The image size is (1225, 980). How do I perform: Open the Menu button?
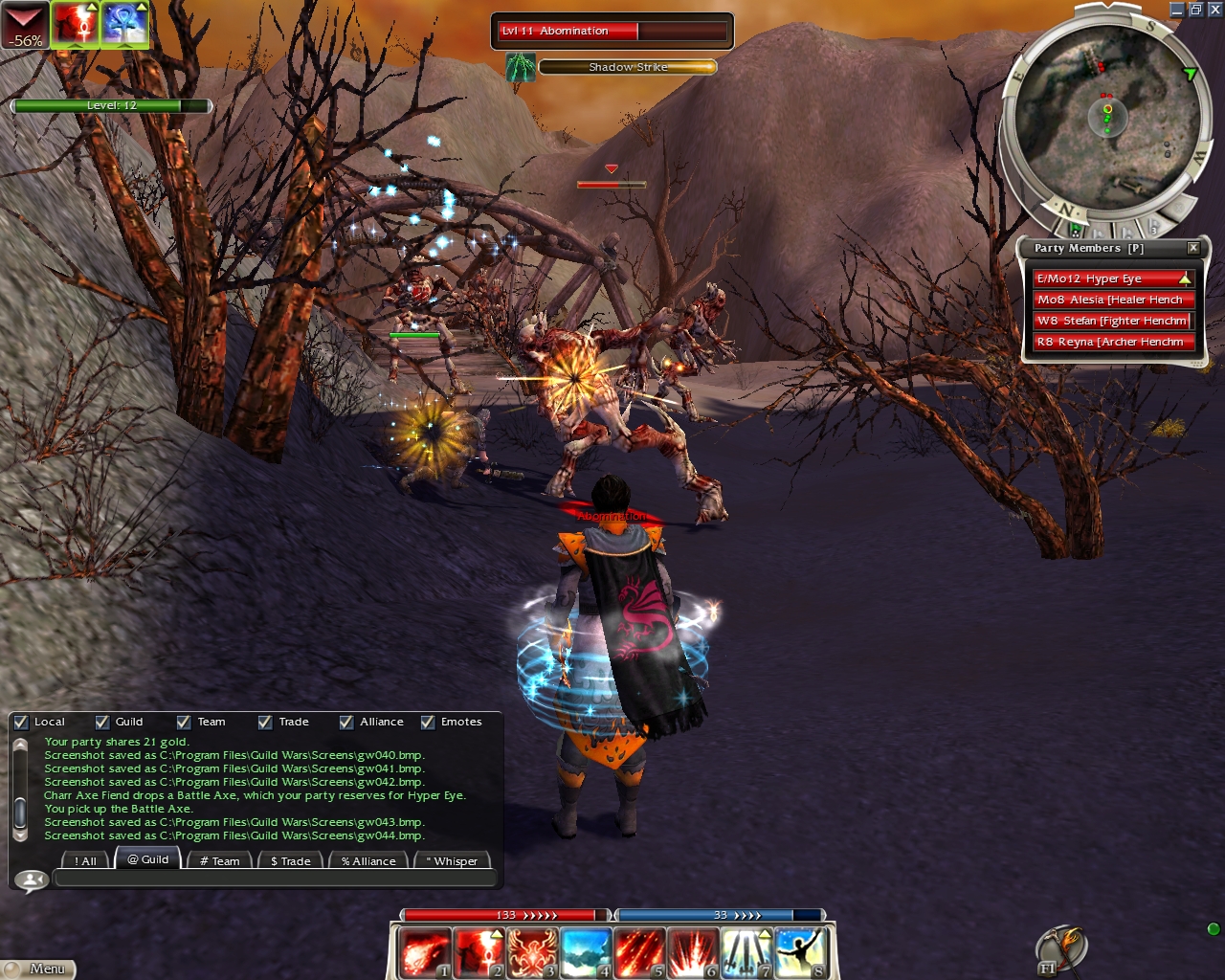38,969
